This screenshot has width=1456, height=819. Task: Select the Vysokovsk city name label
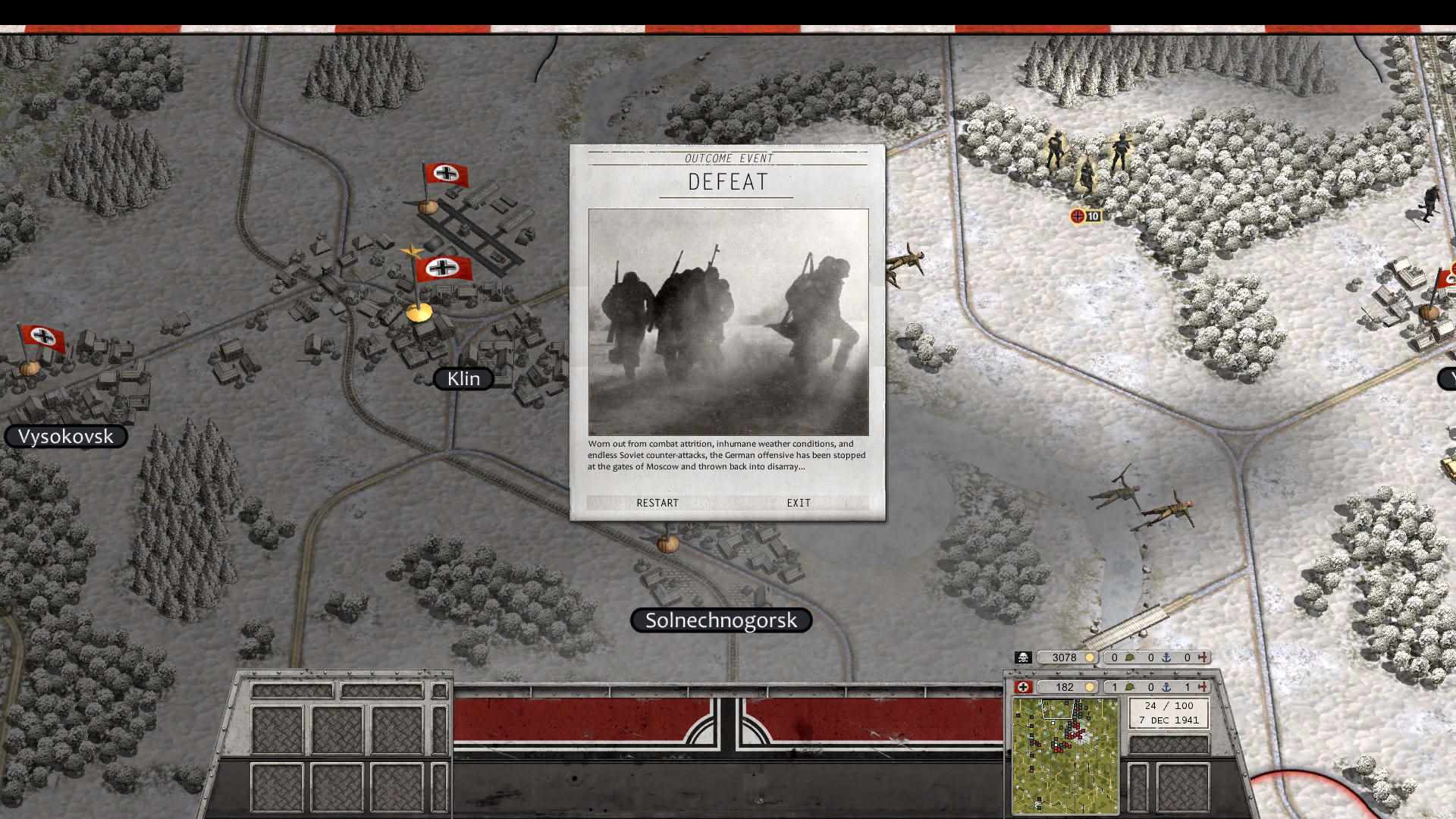[67, 436]
